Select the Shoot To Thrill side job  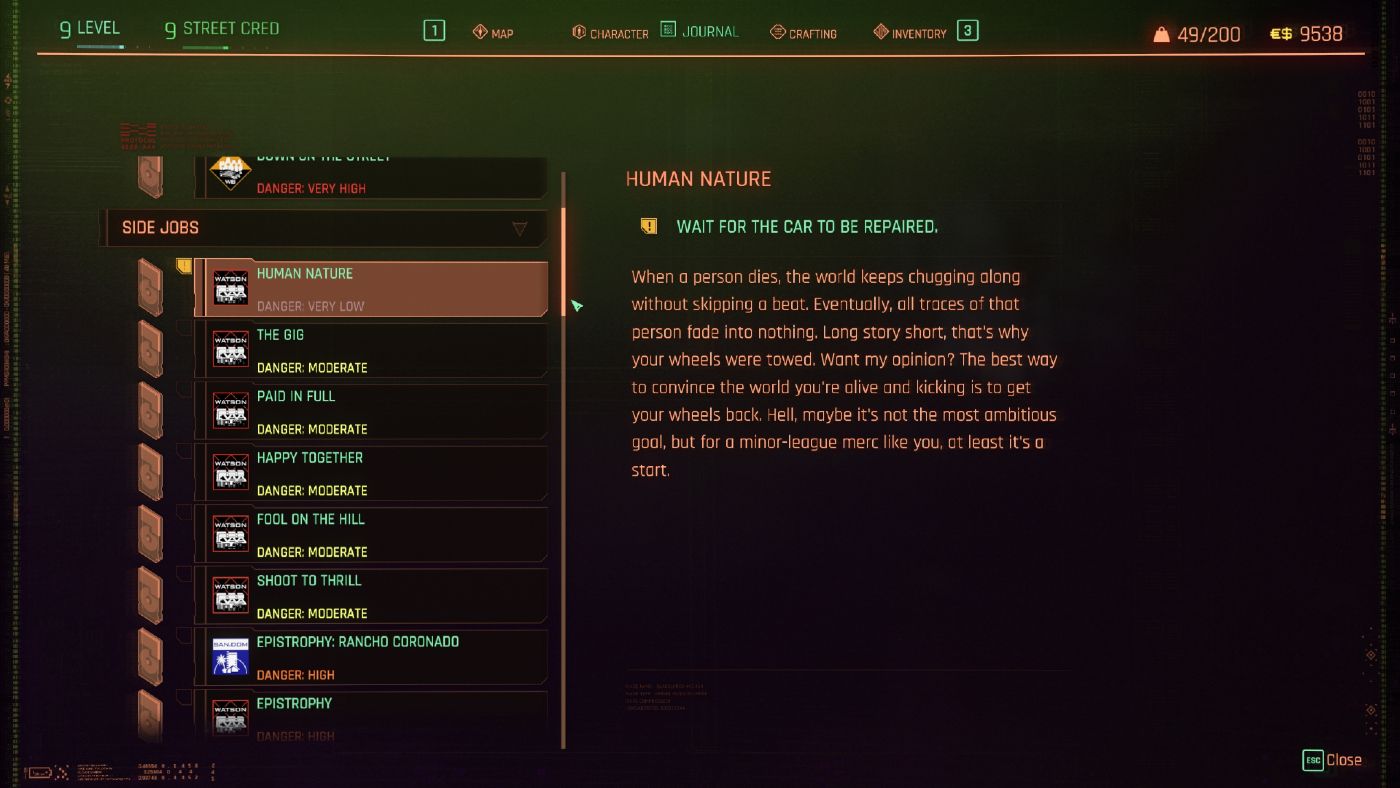(370, 593)
